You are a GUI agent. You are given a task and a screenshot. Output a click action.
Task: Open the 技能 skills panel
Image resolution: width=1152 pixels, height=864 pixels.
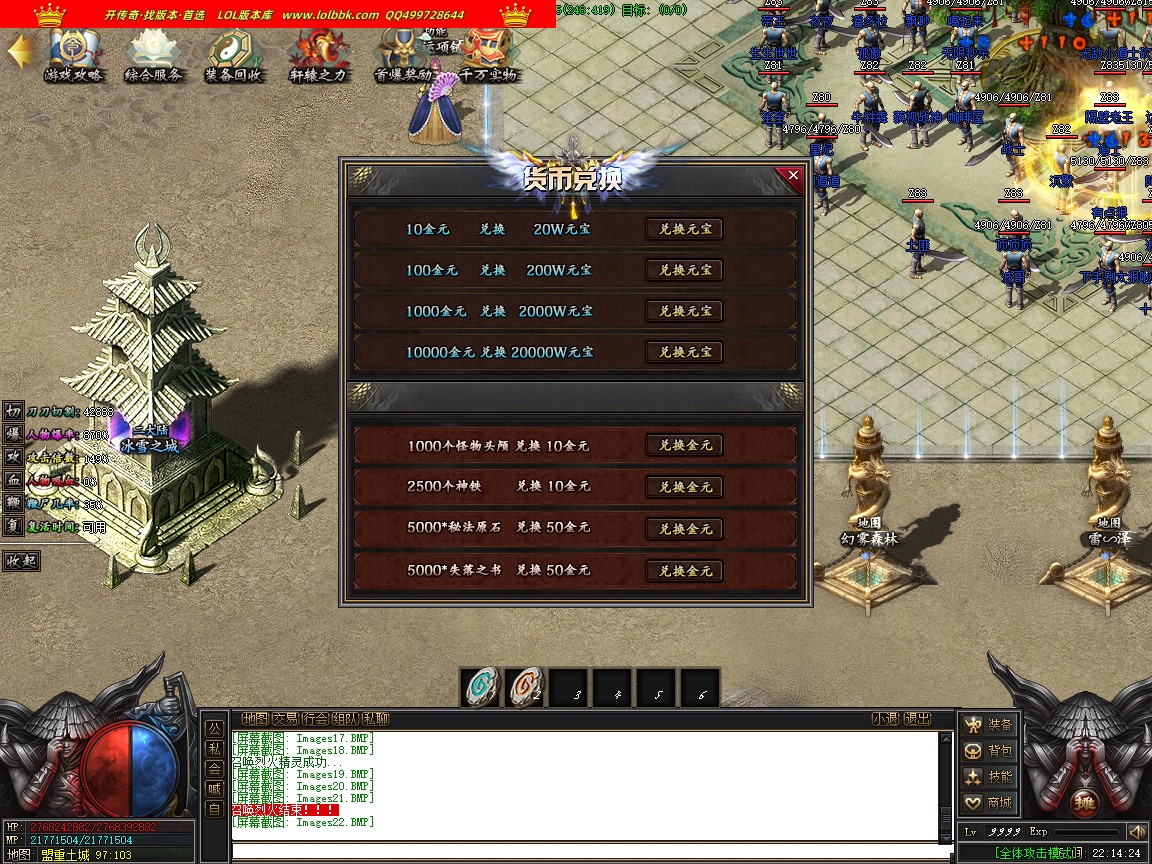pyautogui.click(x=988, y=776)
